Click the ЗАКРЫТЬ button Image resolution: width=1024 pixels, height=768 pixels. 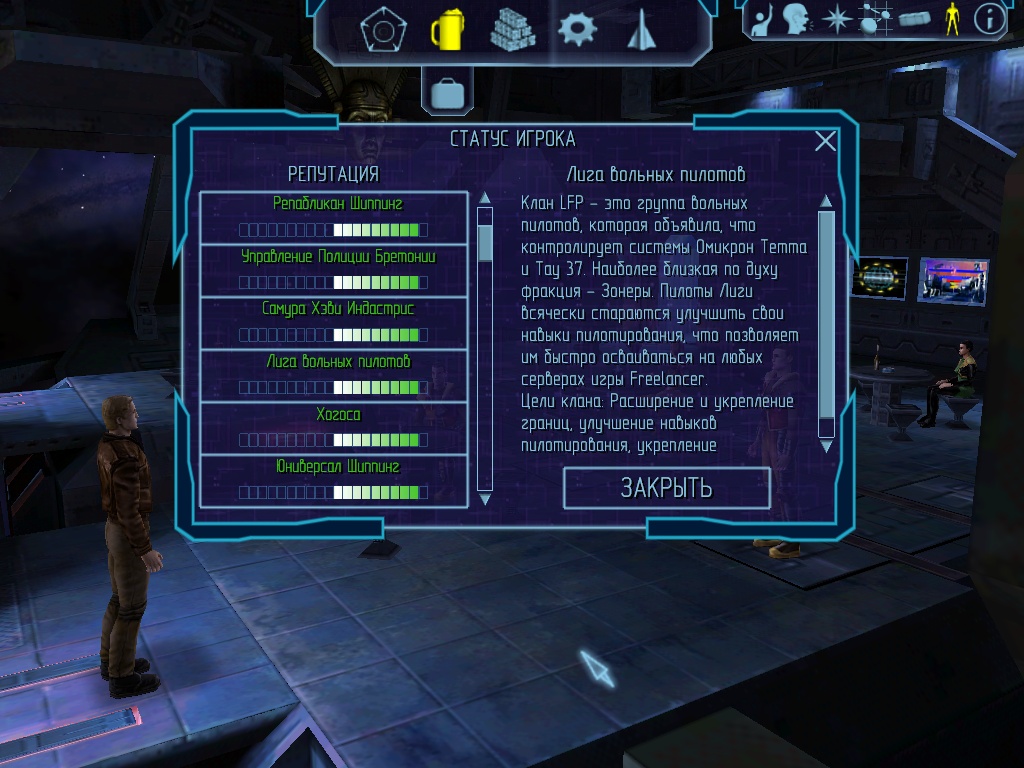[x=666, y=488]
